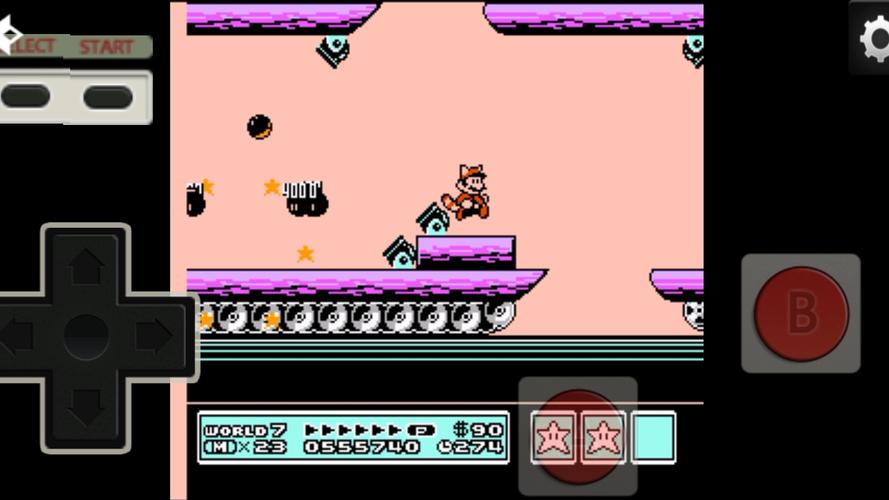Tap the D-pad left arrow

(18, 336)
